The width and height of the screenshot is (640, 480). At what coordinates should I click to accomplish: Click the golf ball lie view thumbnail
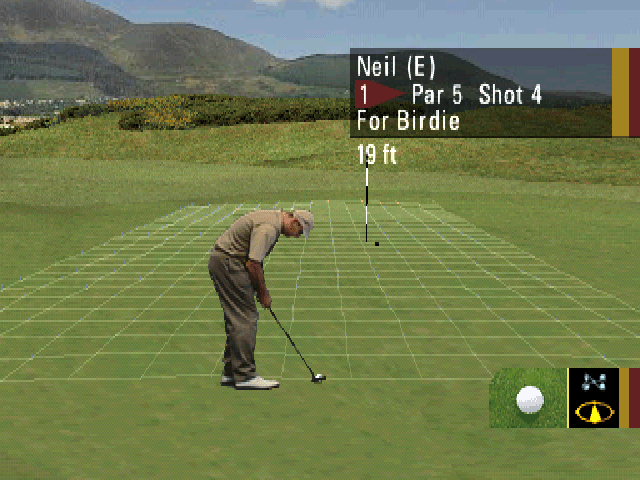click(x=528, y=398)
